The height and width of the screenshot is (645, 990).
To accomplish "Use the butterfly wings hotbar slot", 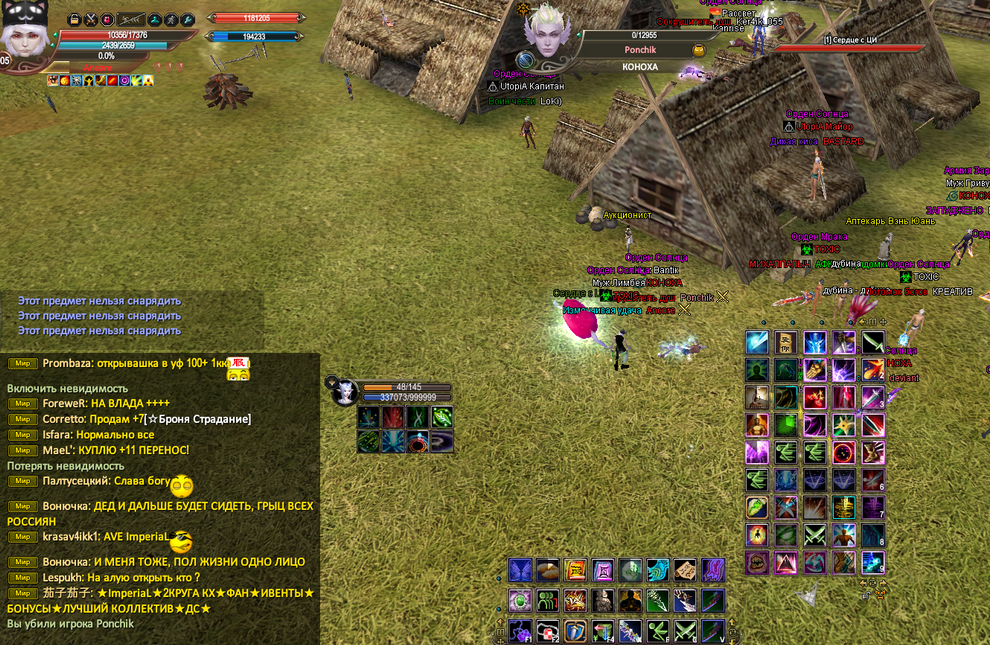I will click(520, 571).
